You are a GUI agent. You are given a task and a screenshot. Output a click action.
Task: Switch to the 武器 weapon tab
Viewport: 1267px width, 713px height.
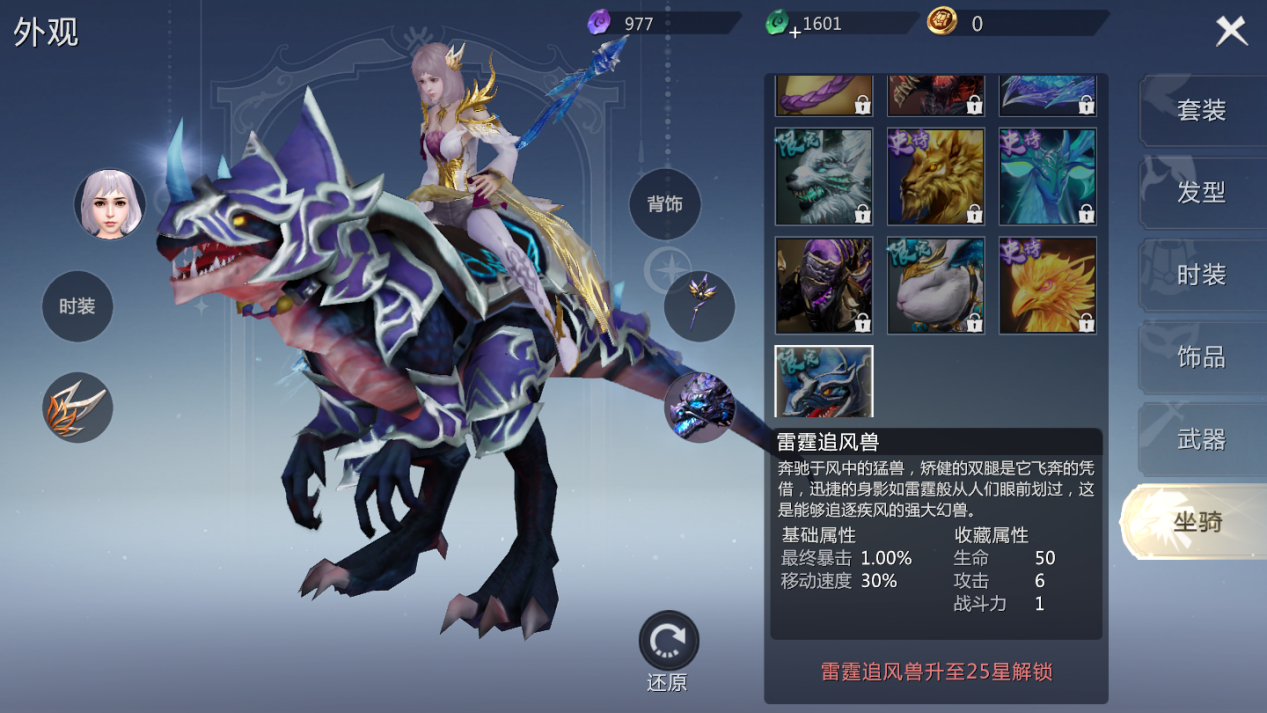1200,439
